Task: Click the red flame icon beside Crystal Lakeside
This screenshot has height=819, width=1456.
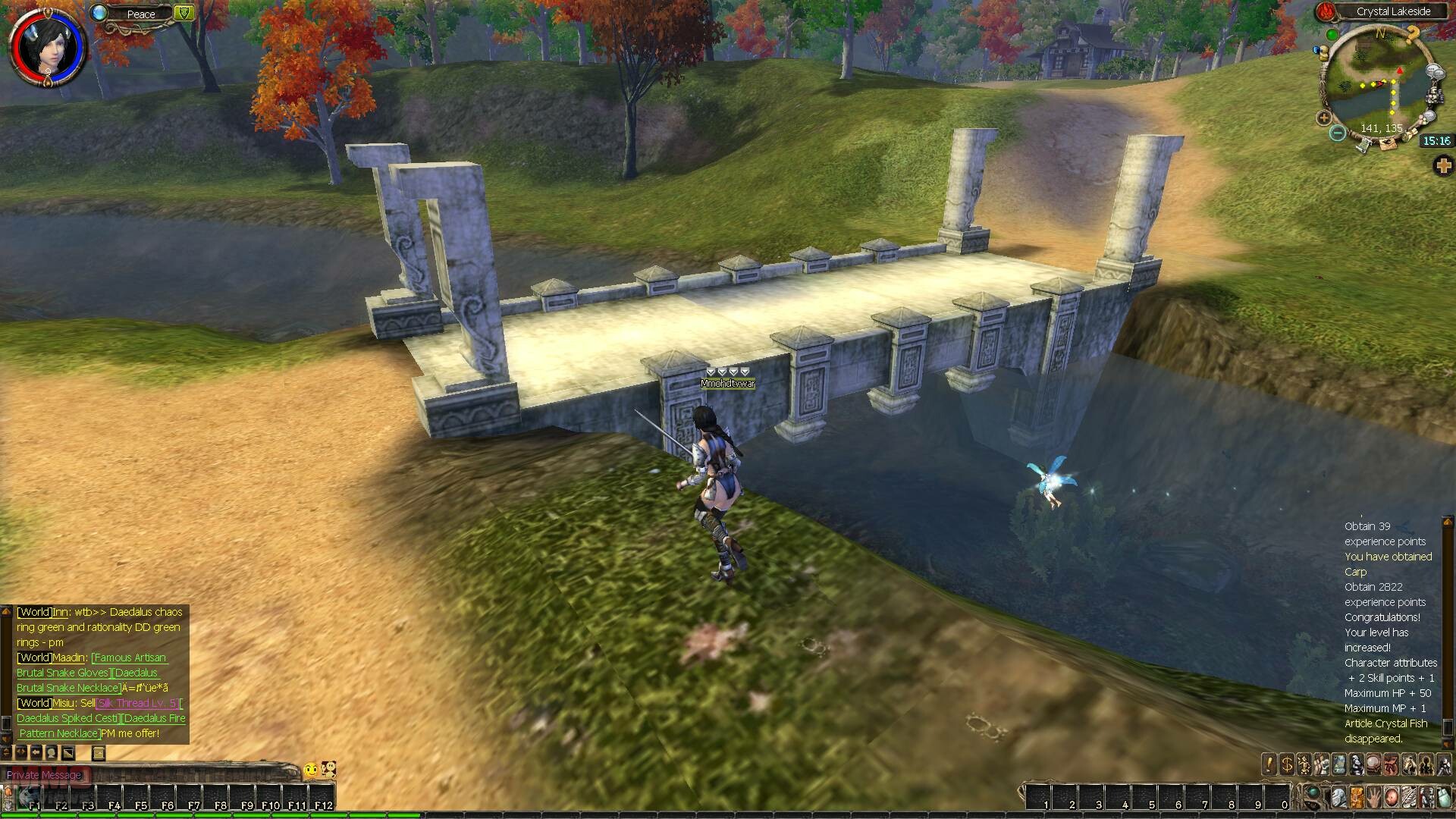Action: tap(1325, 11)
